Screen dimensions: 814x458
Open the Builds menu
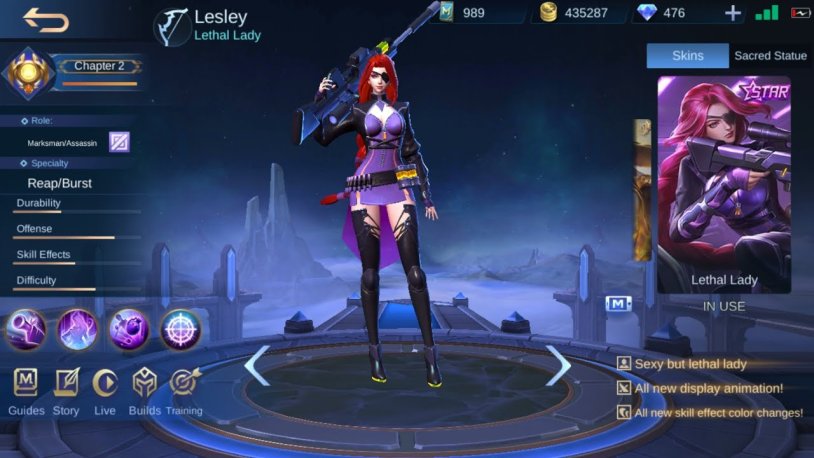[x=145, y=391]
